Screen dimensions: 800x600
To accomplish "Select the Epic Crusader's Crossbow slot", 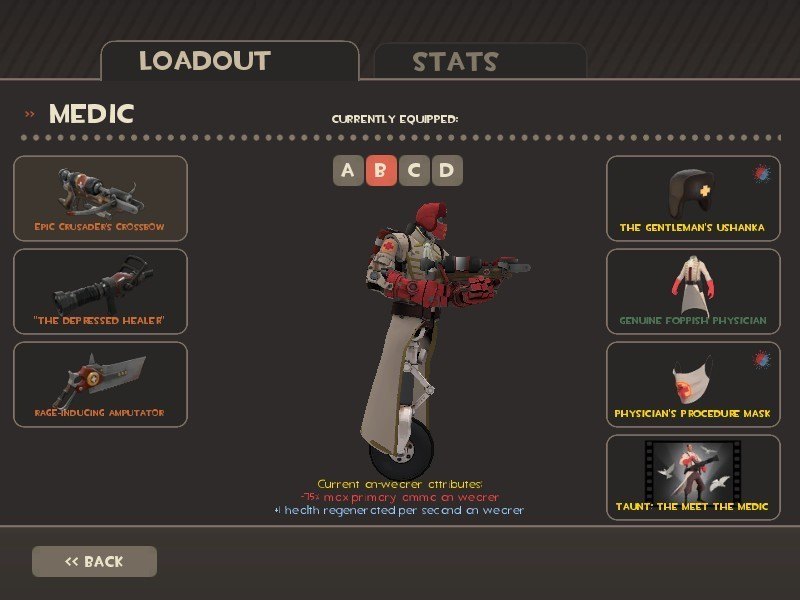I will pos(100,198).
